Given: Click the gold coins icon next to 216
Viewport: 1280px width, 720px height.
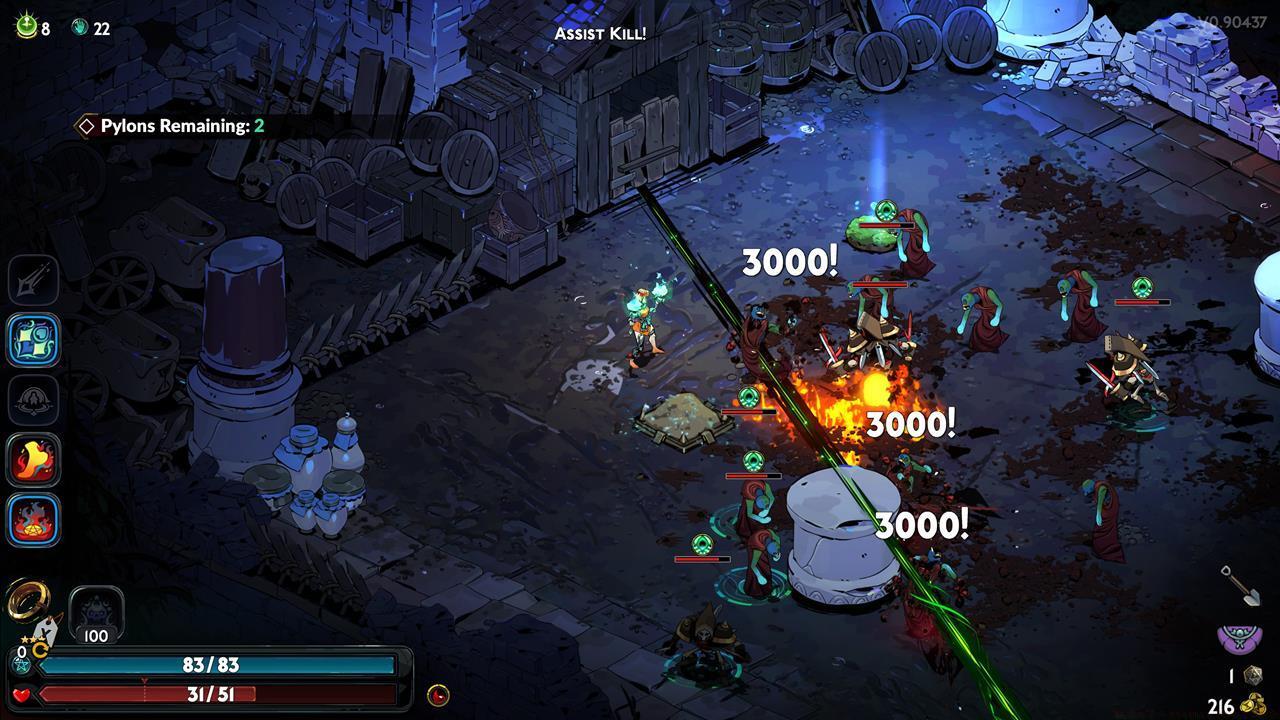Looking at the screenshot, I should coord(1256,703).
